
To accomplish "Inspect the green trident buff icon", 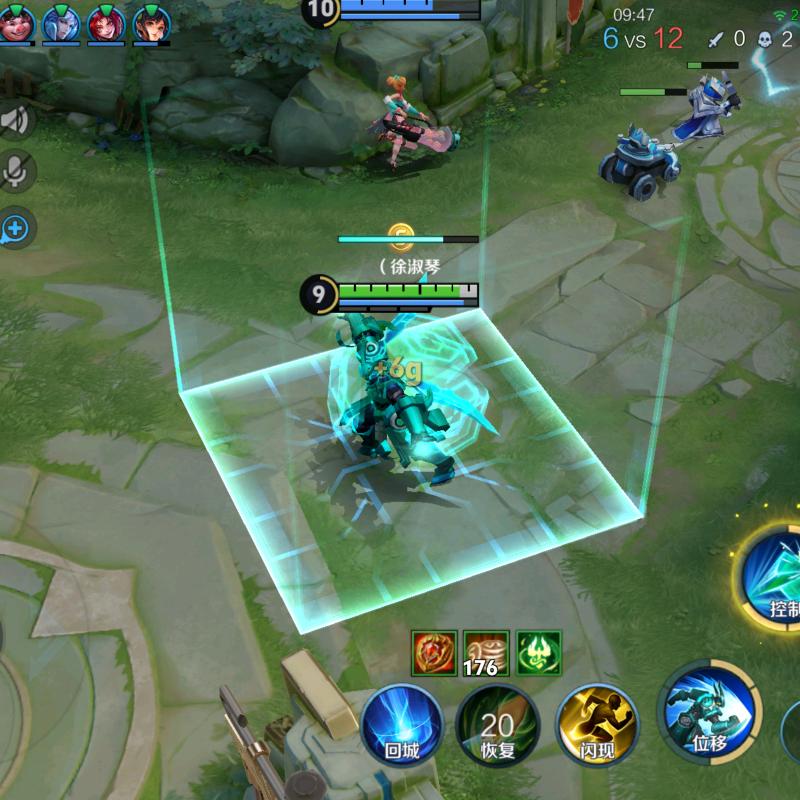I will point(538,653).
